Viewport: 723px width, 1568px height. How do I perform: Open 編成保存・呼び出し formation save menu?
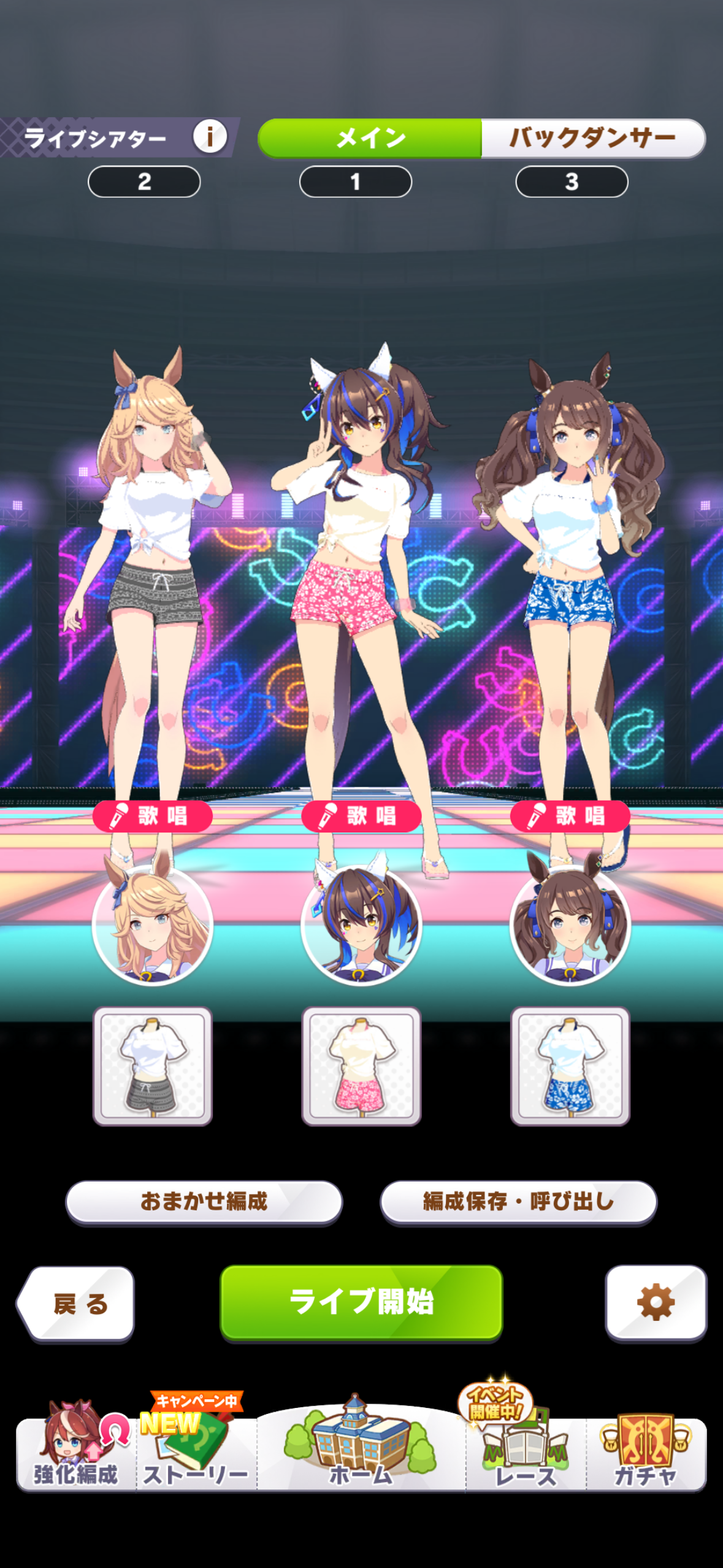click(x=518, y=1201)
